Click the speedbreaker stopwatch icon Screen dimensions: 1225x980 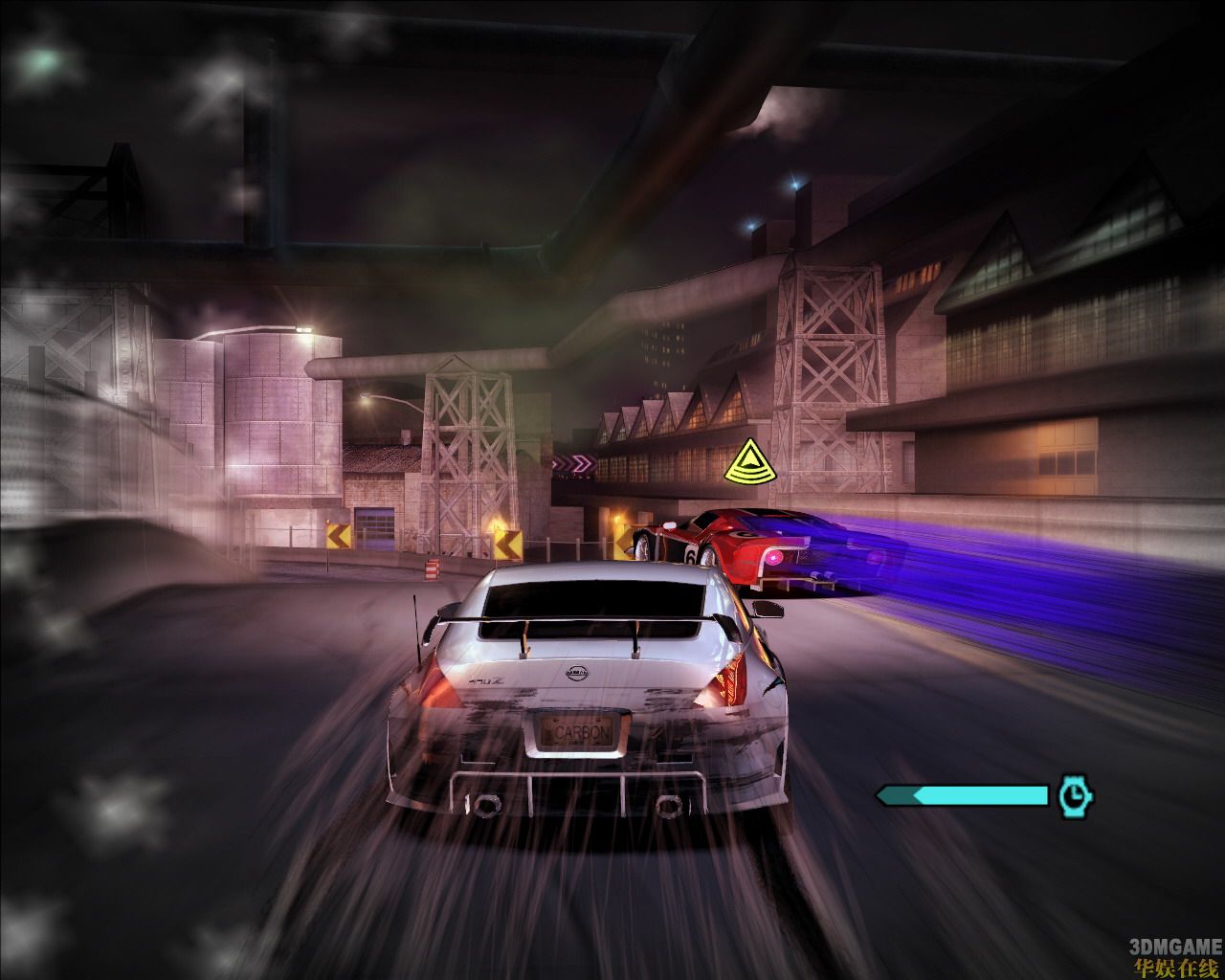coord(1076,796)
